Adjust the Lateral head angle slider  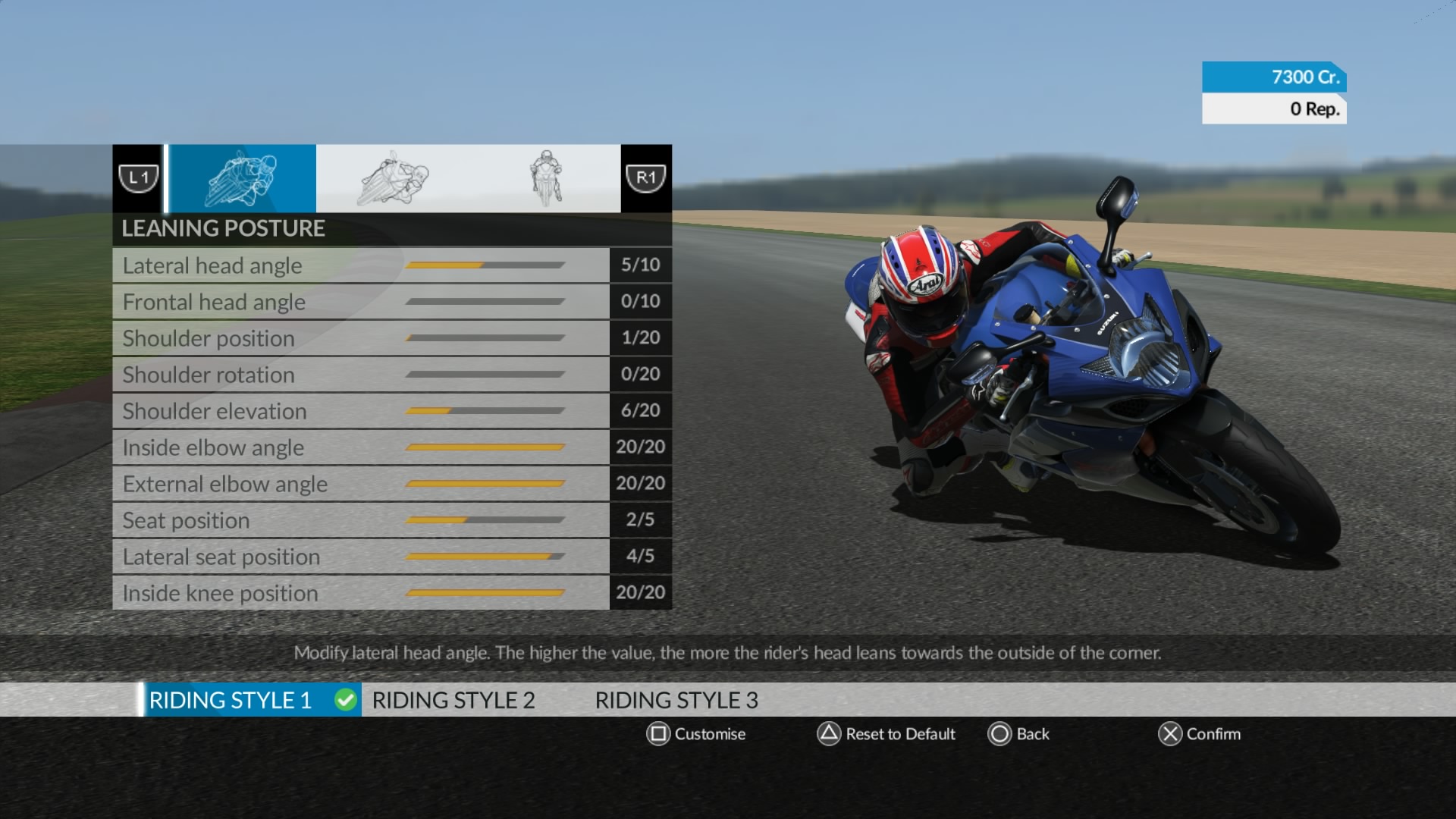tap(485, 265)
